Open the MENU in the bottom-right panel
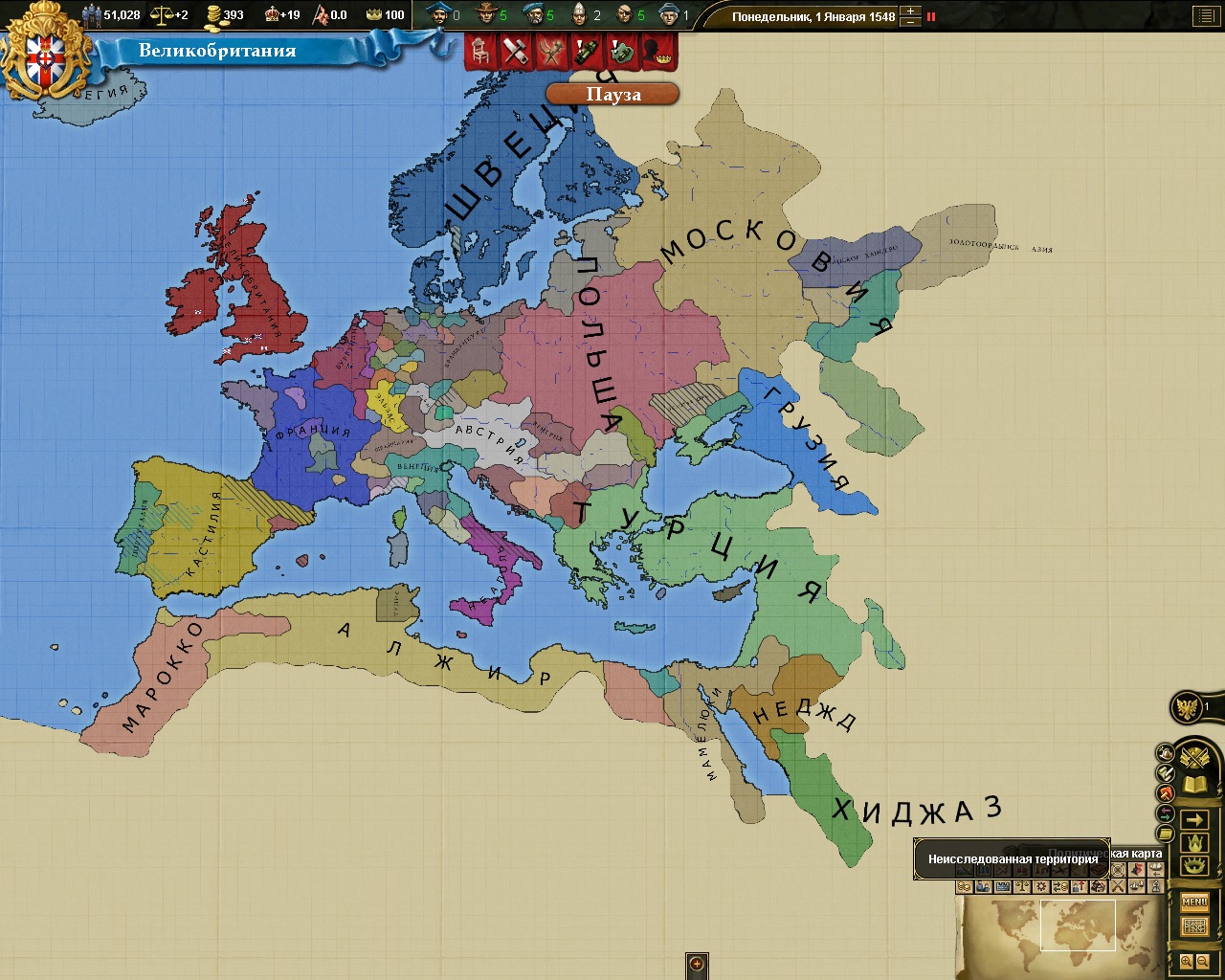1225x980 pixels. [x=1195, y=901]
